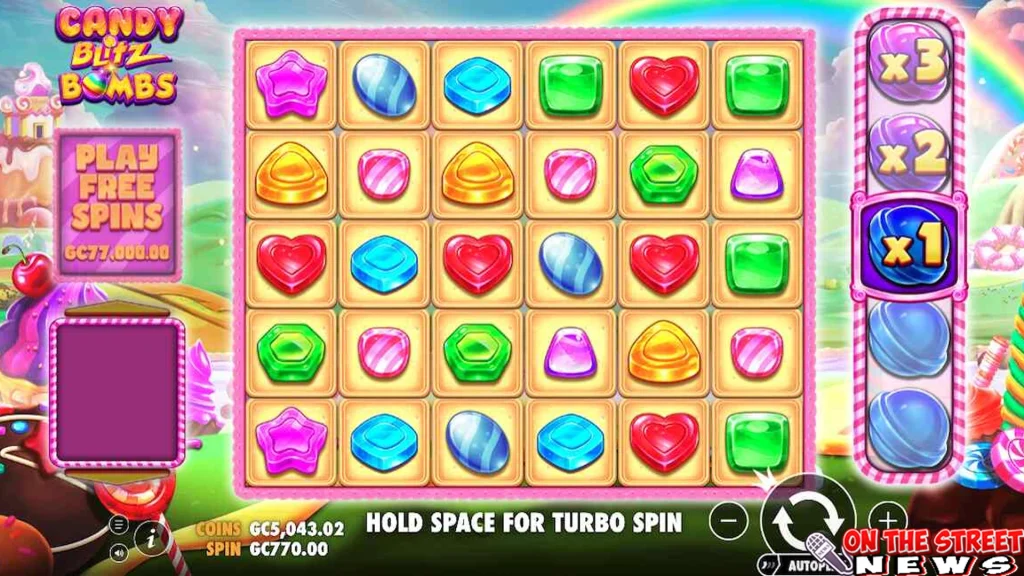Open the hamburger settings menu
The height and width of the screenshot is (576, 1024).
point(120,524)
